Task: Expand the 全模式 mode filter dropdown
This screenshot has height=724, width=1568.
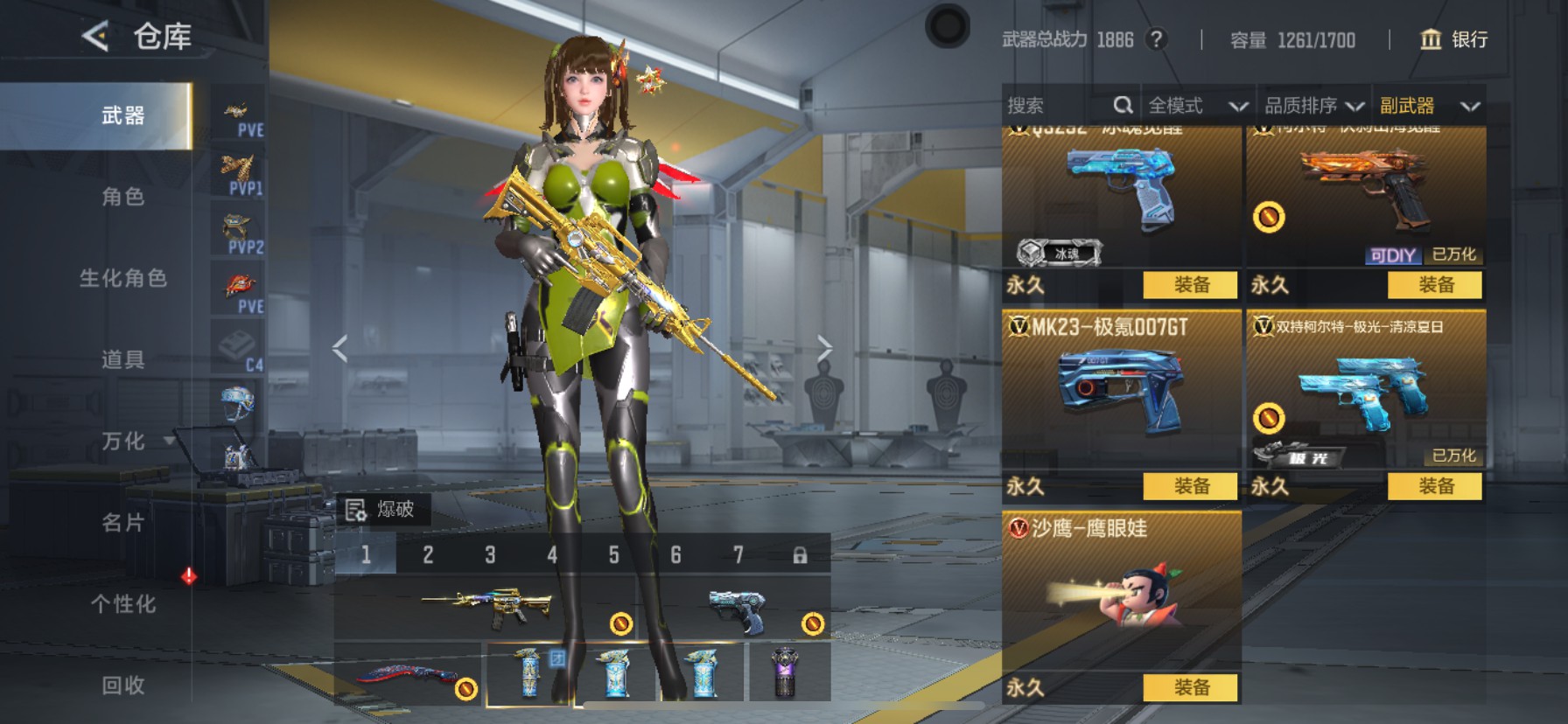Action: tap(1197, 106)
